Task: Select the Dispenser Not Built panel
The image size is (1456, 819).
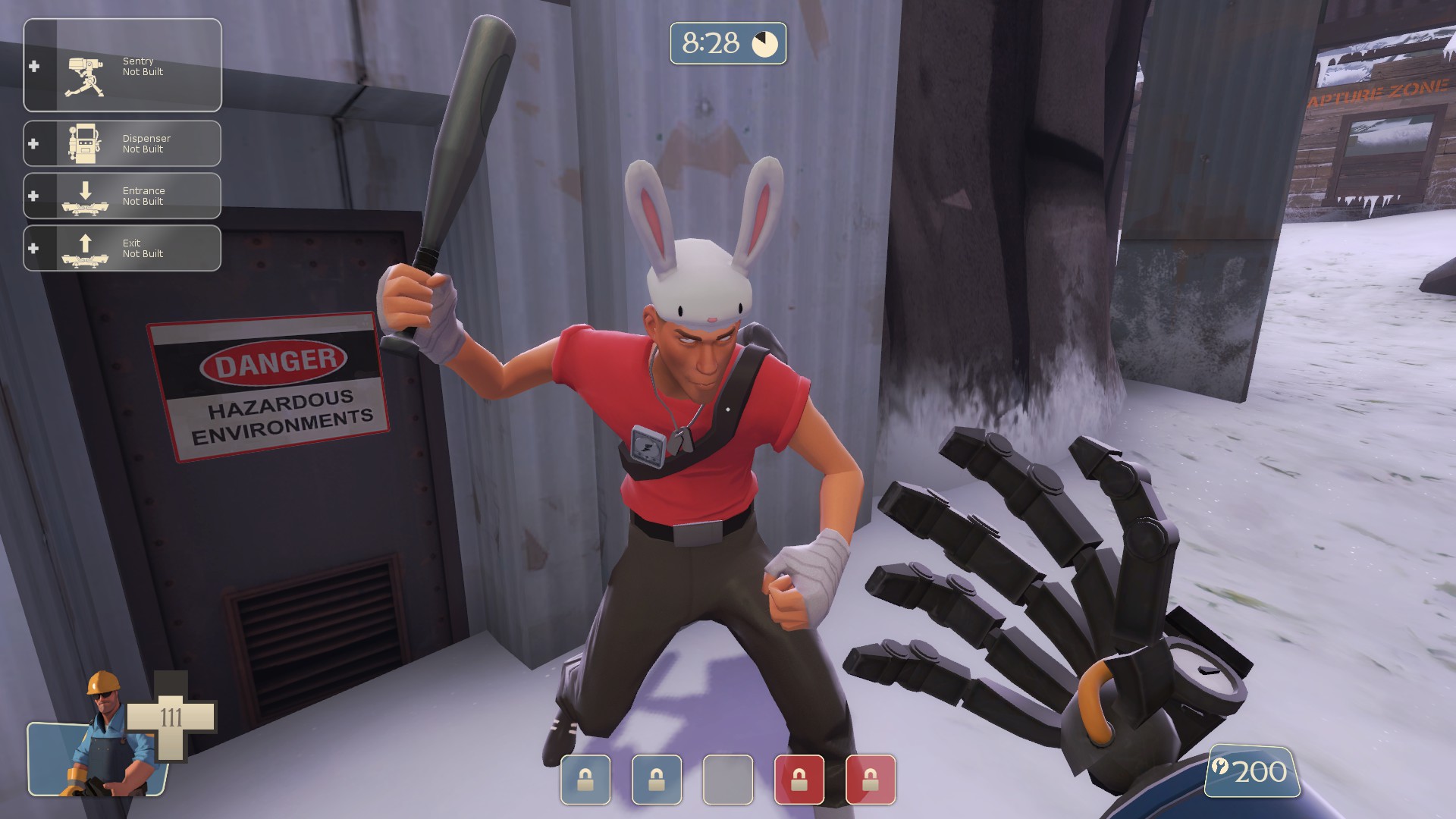Action: pos(122,143)
